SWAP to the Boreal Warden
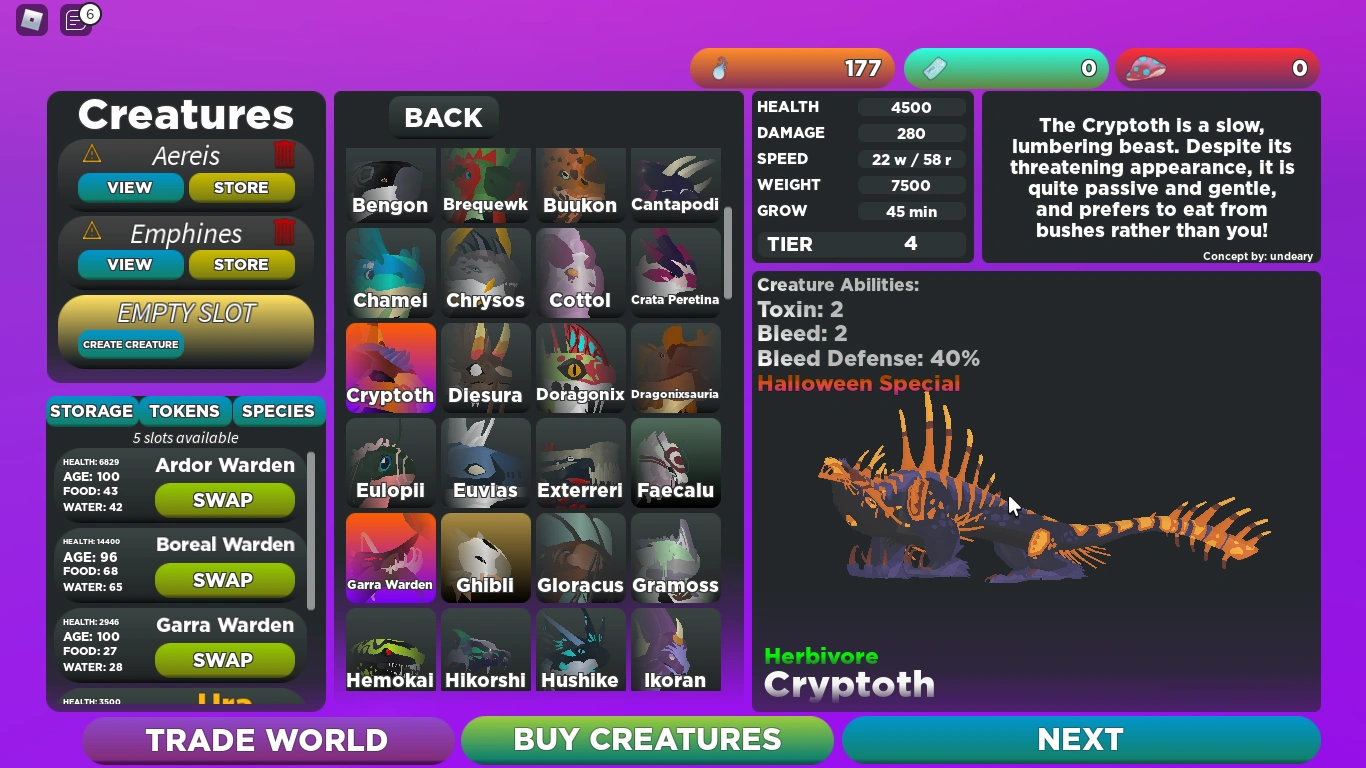Screen dimensions: 1366x768 (224, 580)
